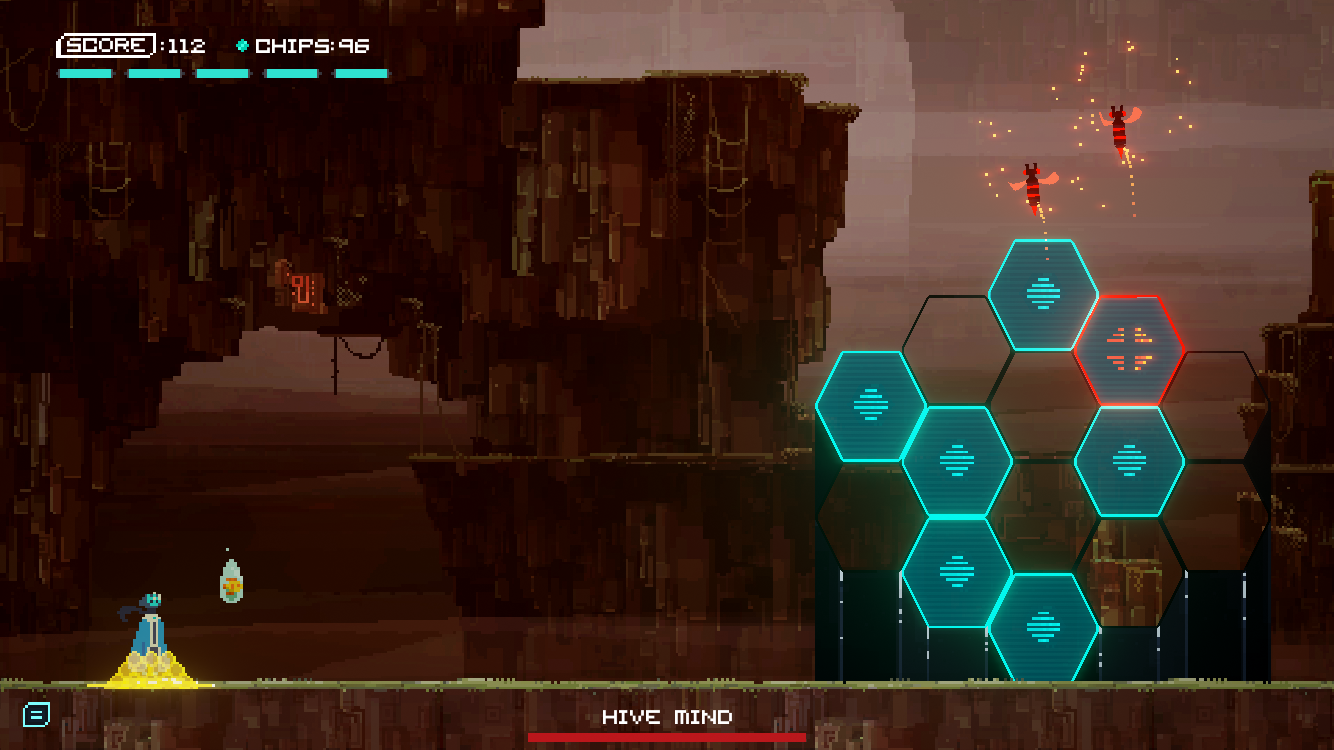The image size is (1334, 750).
Task: Click the cyan chip gem icon beside CHIPS
Action: tap(243, 45)
